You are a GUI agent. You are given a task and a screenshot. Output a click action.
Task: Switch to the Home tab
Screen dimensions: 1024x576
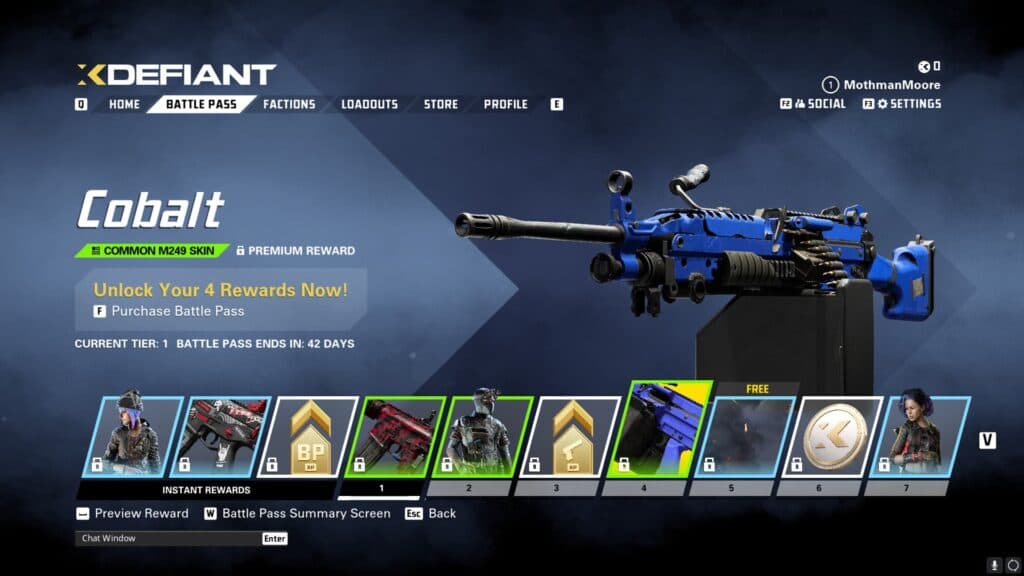[124, 104]
